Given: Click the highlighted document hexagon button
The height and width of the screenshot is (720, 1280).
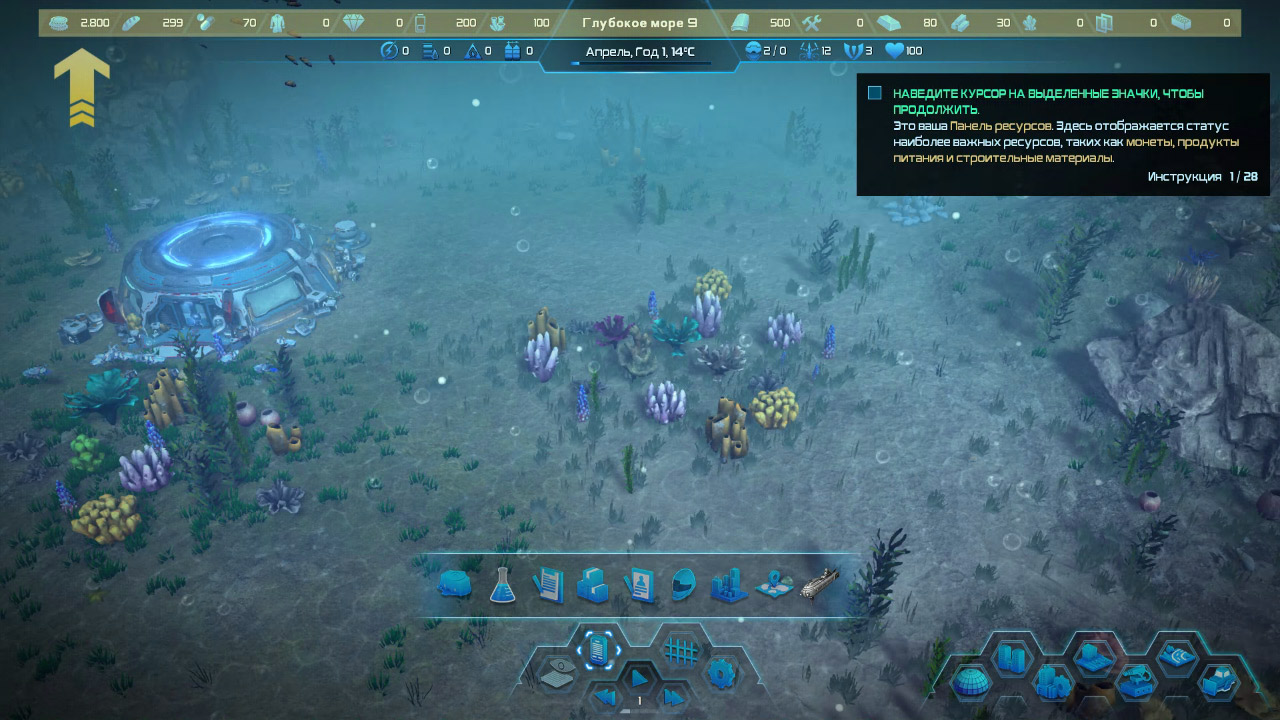Looking at the screenshot, I should coord(598,650).
